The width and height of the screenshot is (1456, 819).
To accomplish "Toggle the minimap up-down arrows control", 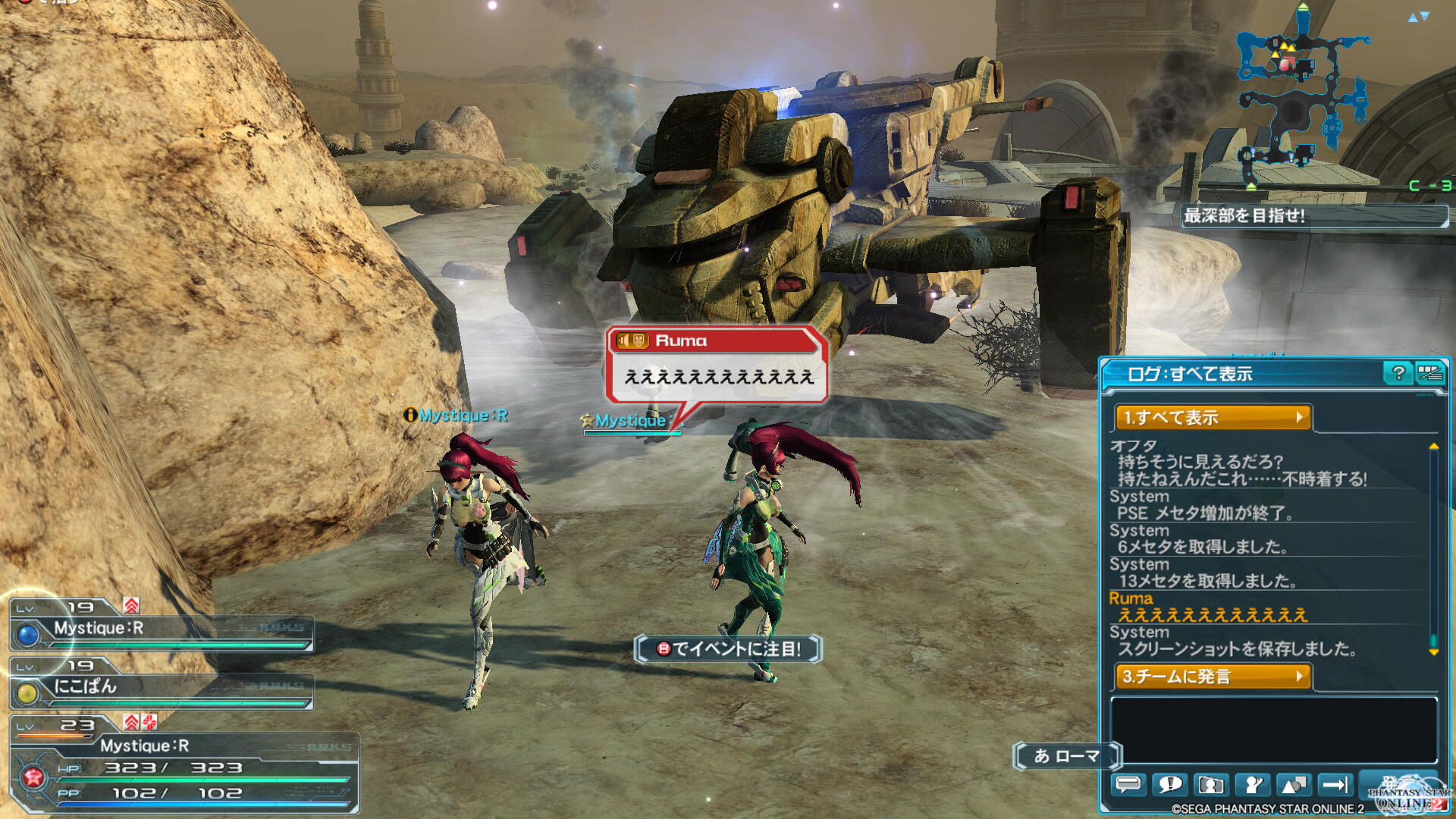I will (1418, 17).
